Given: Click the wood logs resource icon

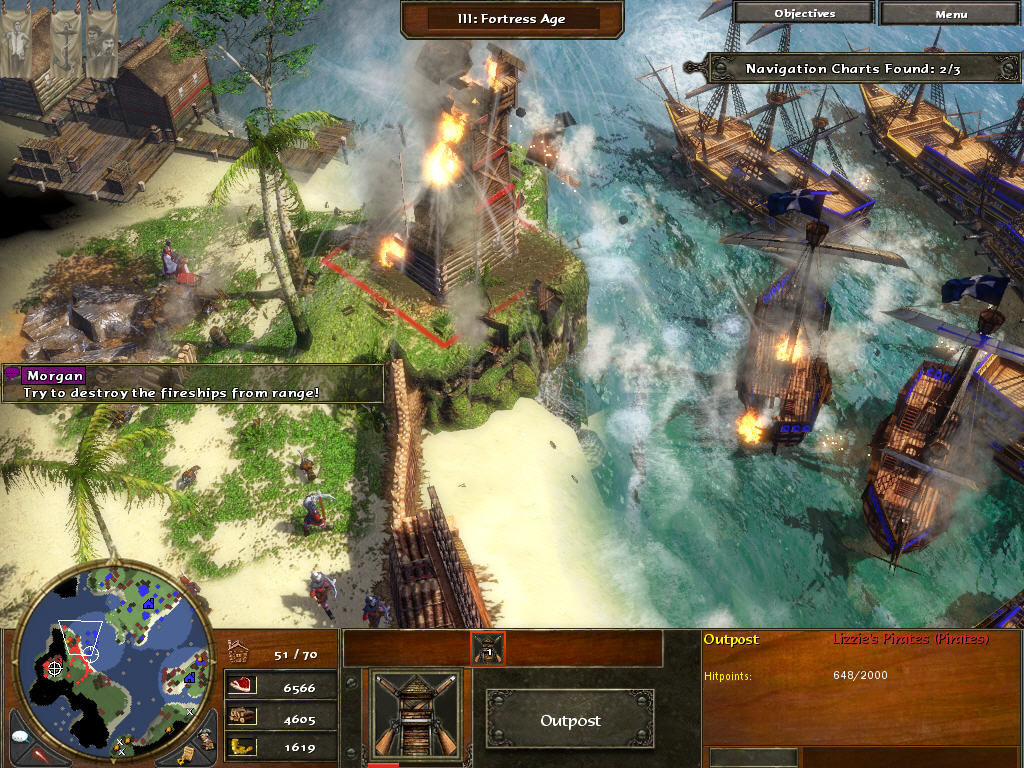Looking at the screenshot, I should pyautogui.click(x=242, y=717).
